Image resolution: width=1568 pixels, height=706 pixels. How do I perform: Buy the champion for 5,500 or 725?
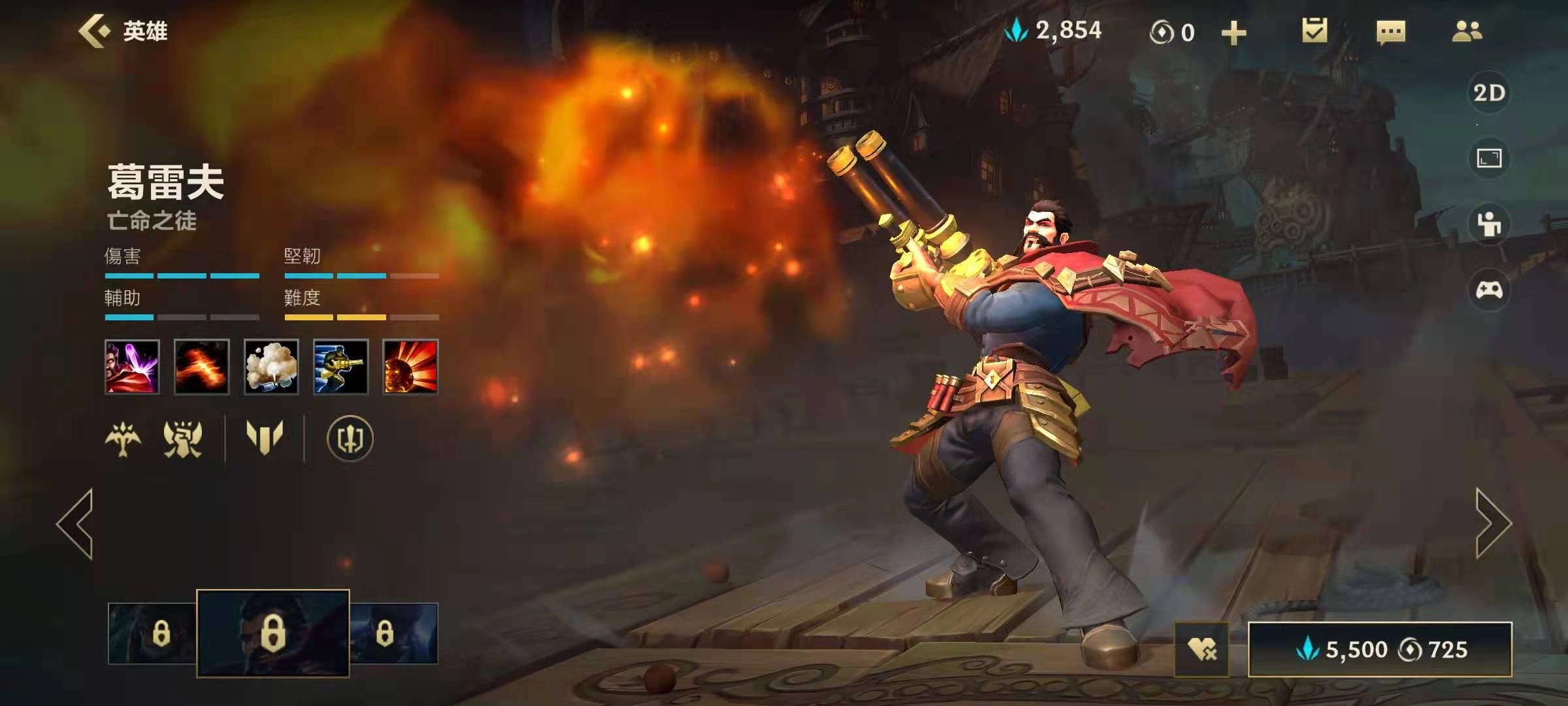[1380, 649]
